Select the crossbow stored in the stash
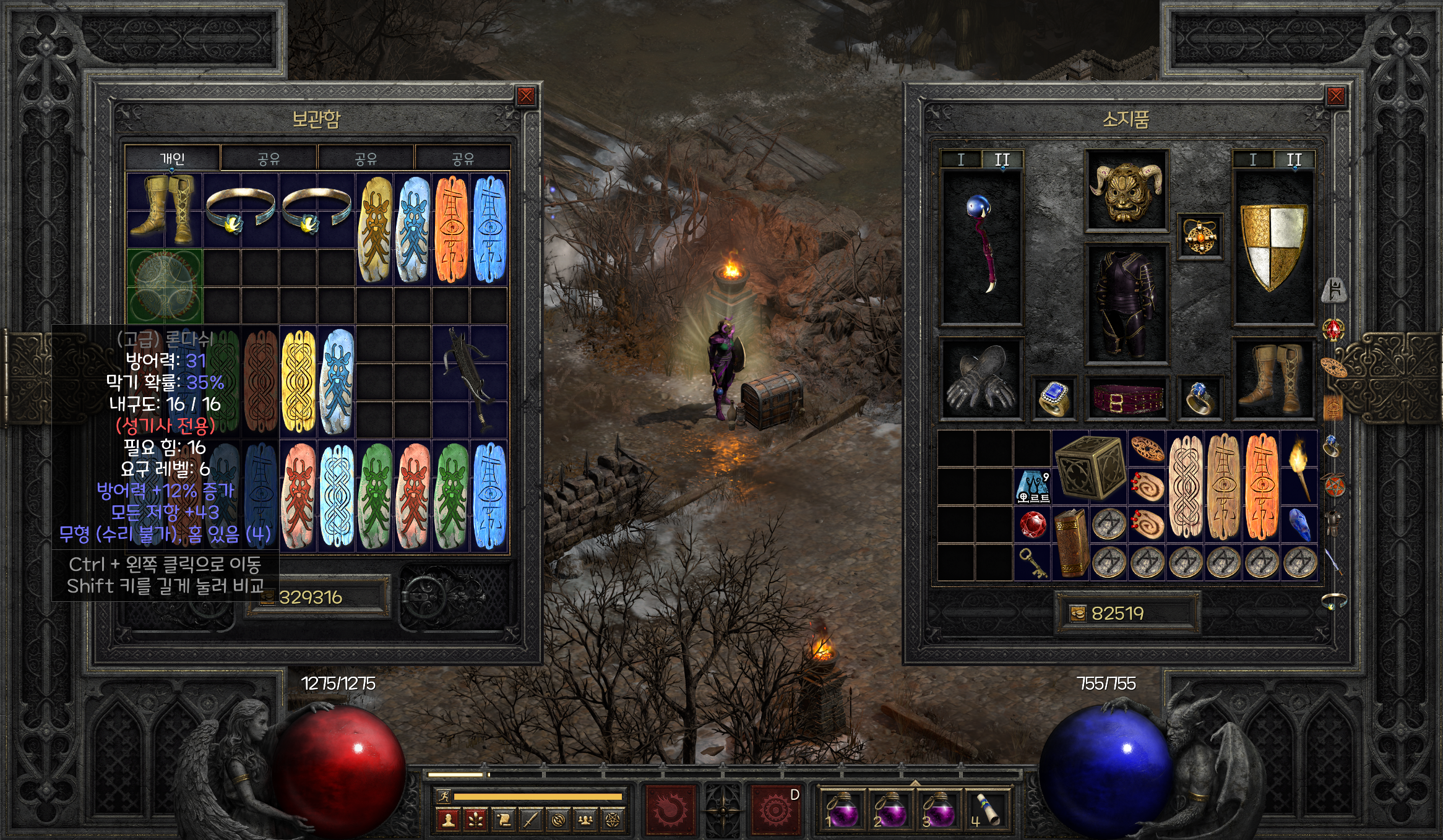The height and width of the screenshot is (840, 1443). click(x=470, y=380)
